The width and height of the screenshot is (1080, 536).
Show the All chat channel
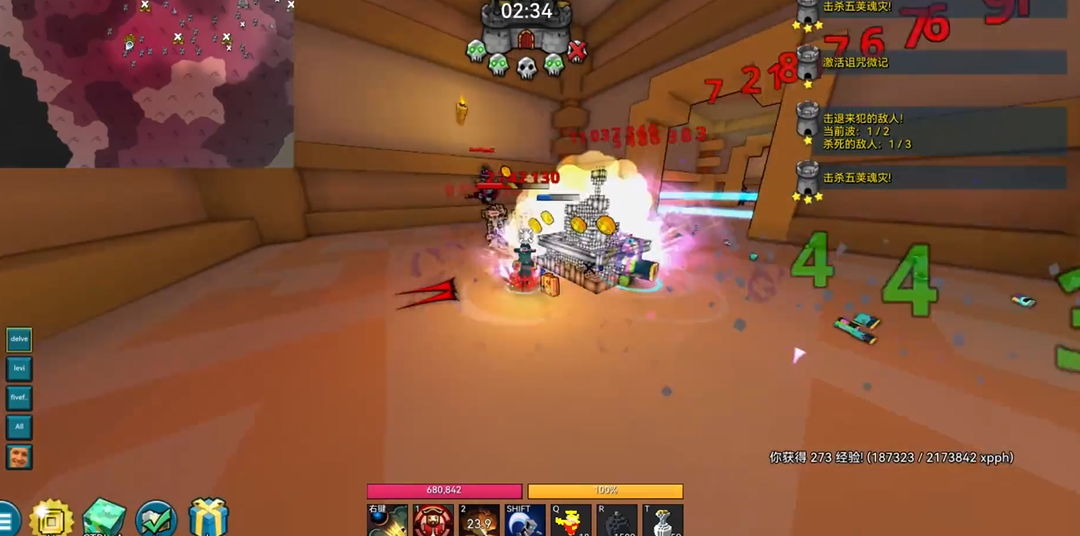click(19, 427)
